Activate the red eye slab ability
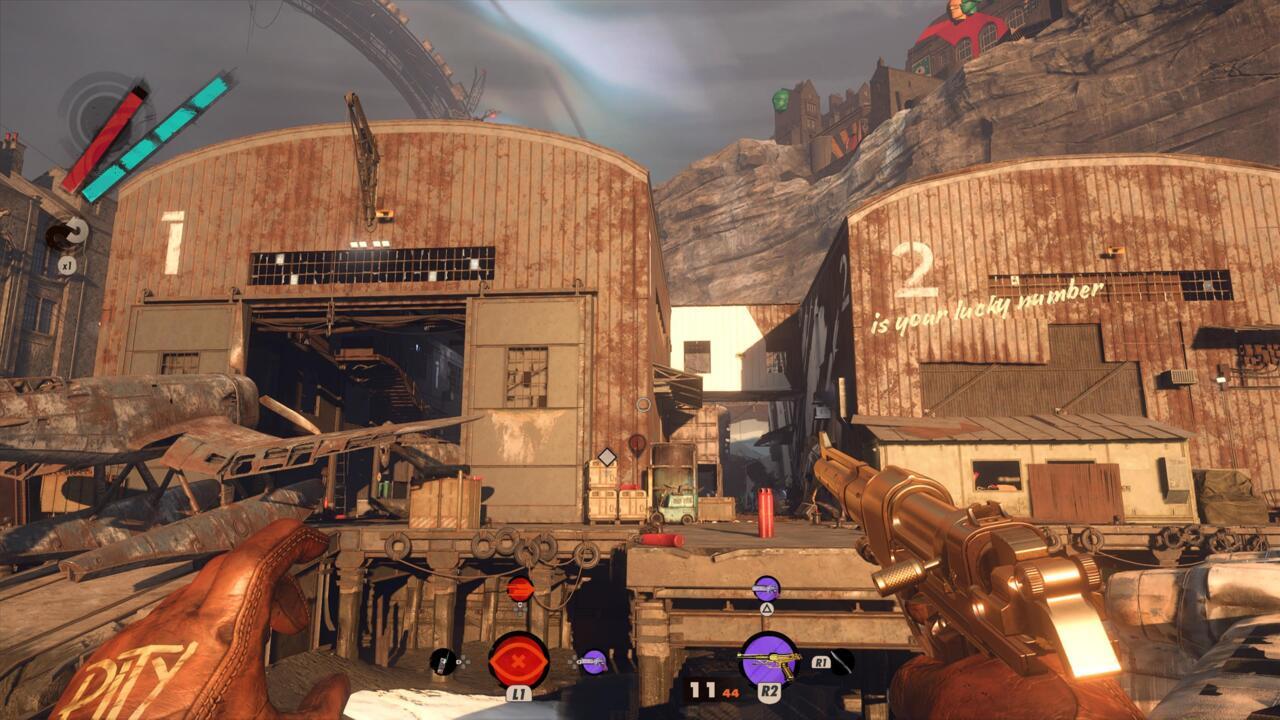1280x720 pixels. click(x=518, y=660)
